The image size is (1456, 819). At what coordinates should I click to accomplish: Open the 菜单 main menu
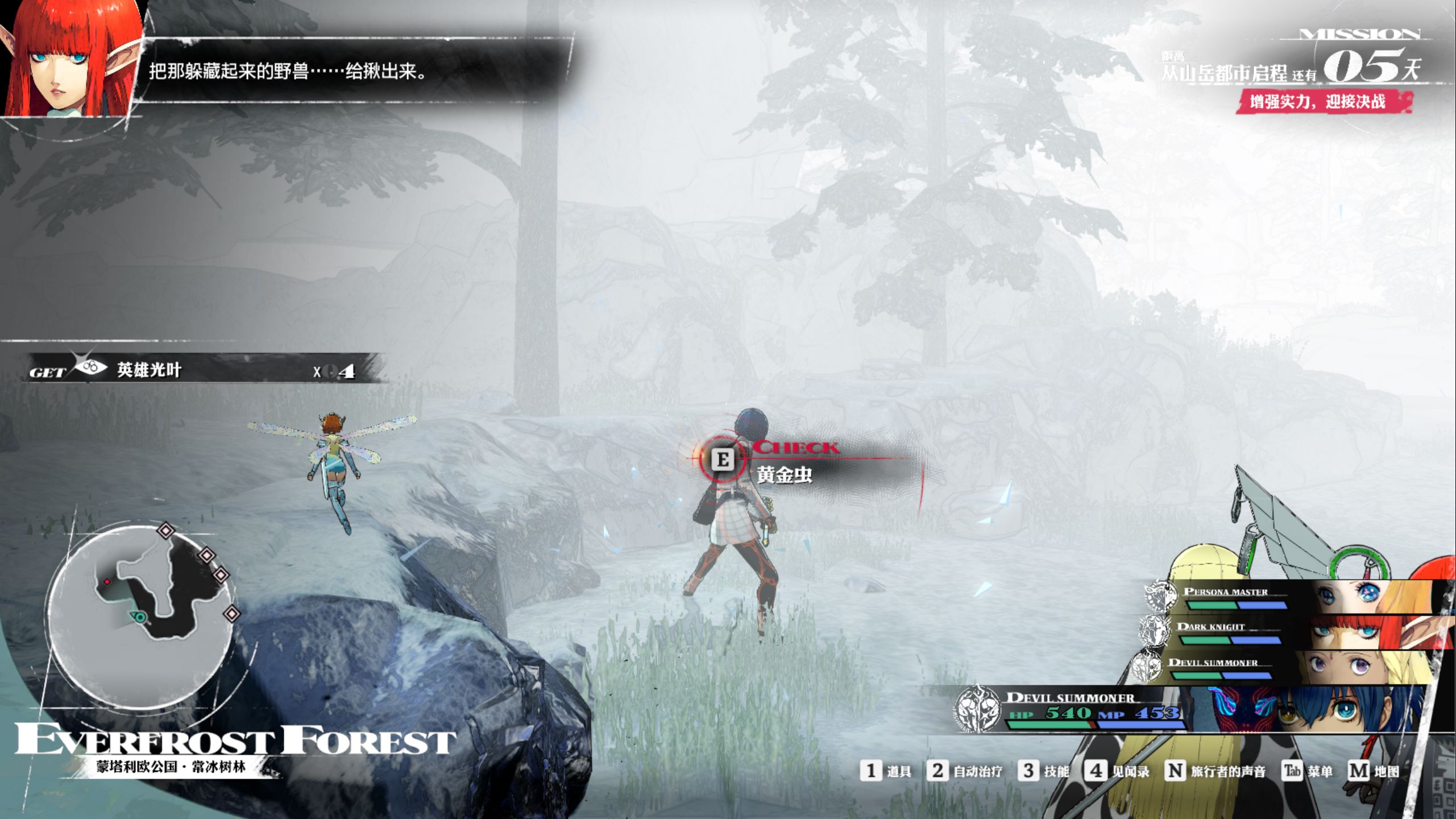[x=1308, y=771]
